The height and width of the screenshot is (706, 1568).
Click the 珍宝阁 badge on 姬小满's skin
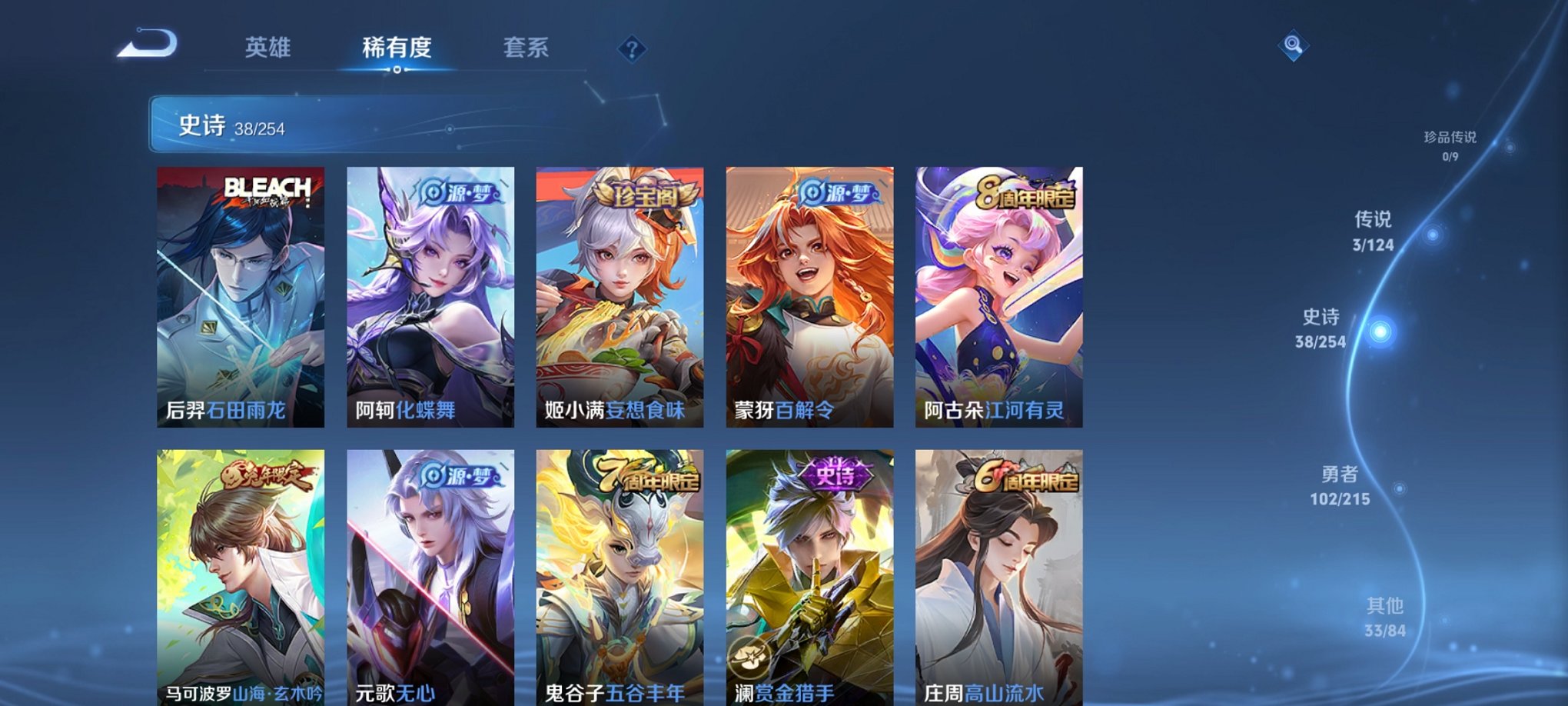pos(646,195)
